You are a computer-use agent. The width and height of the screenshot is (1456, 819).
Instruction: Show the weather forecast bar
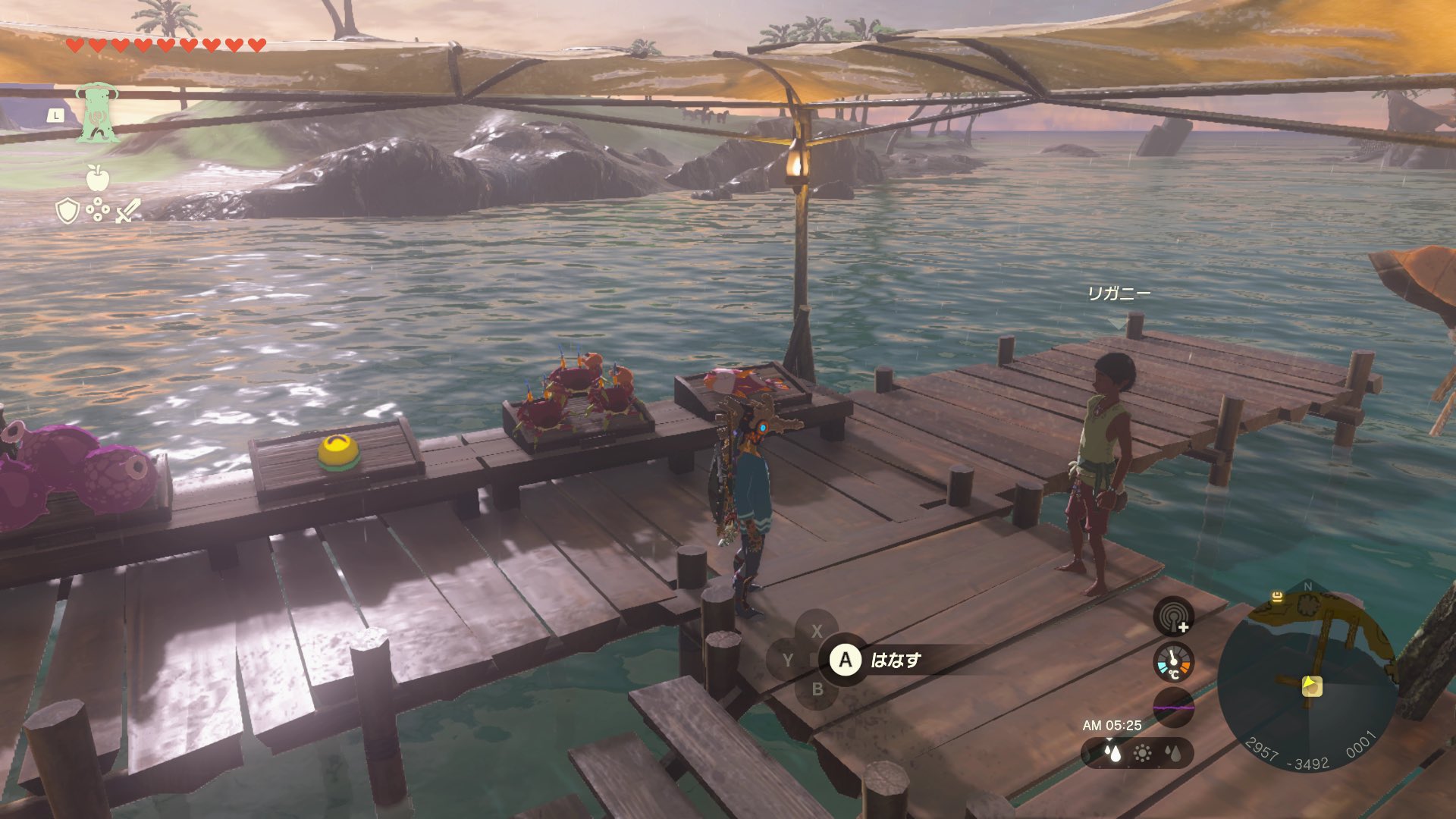(x=1137, y=753)
